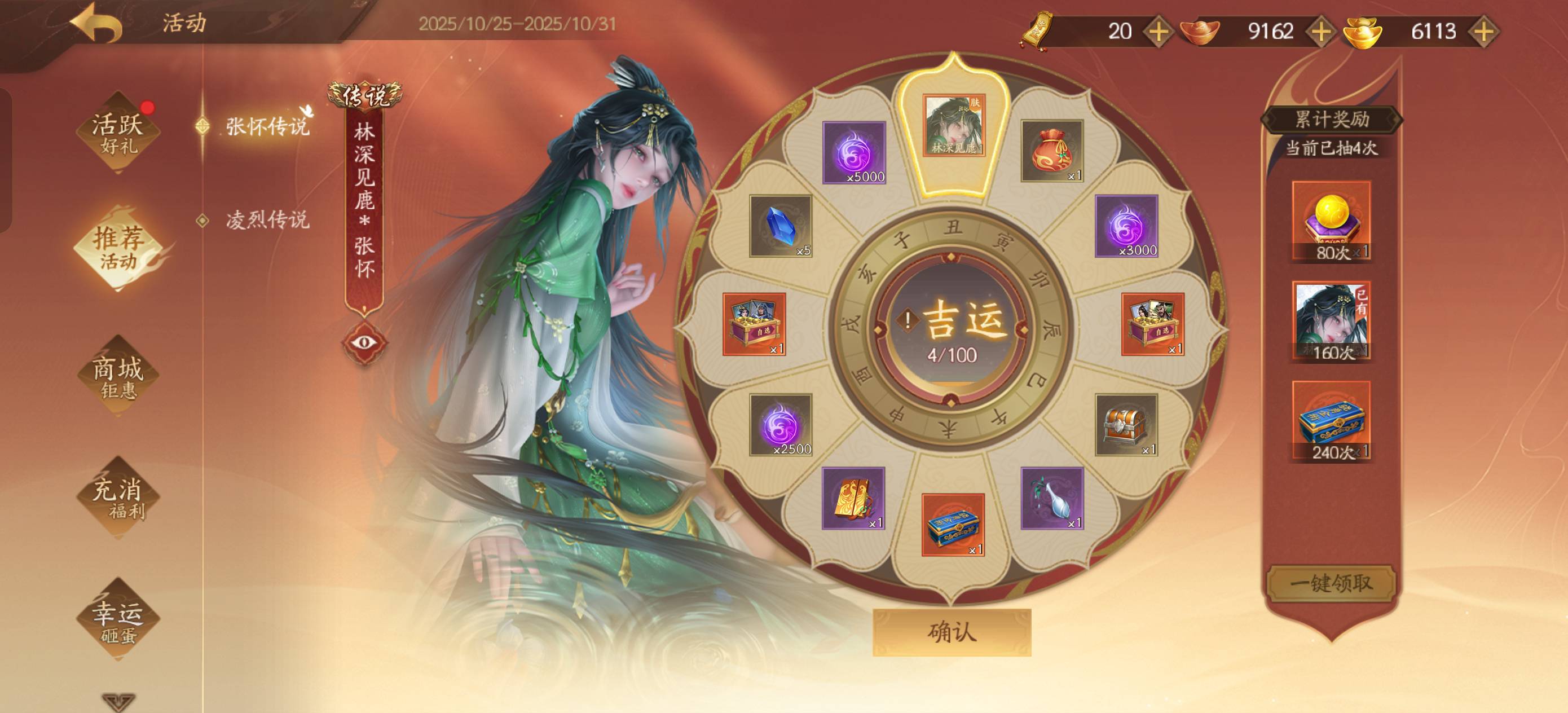
Task: Preview the skin with the eye icon
Action: pos(364,342)
